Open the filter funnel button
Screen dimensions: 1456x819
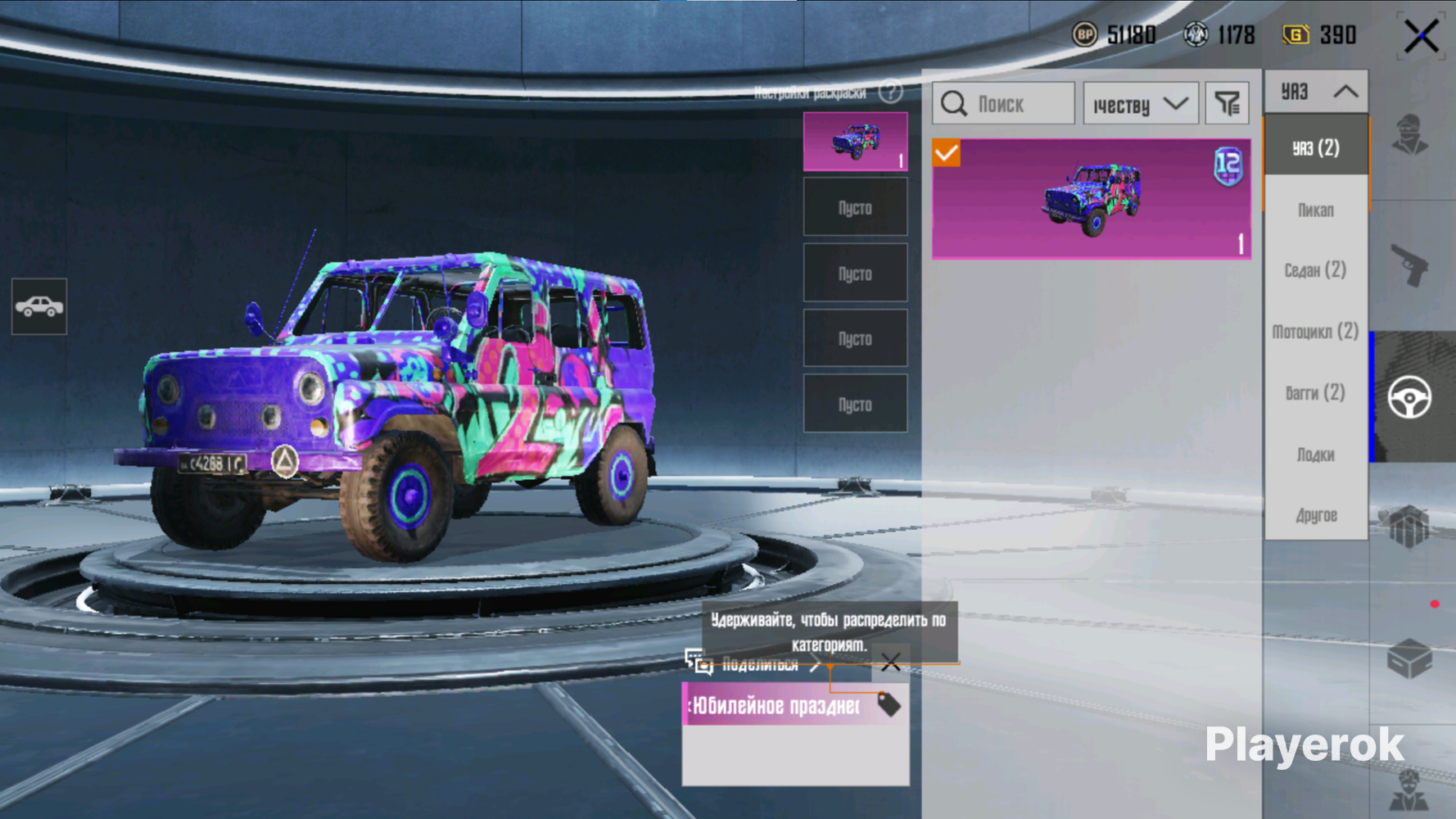(x=1227, y=104)
